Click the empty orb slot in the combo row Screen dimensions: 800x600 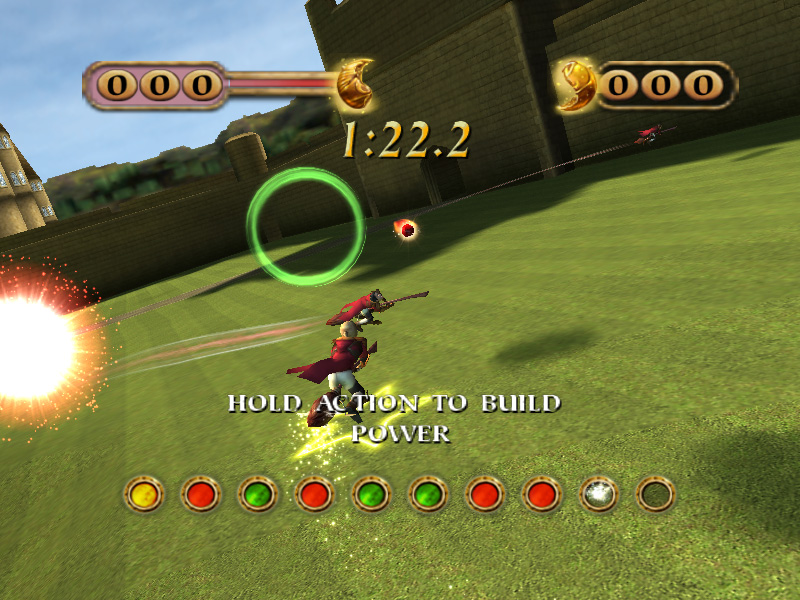click(x=657, y=494)
